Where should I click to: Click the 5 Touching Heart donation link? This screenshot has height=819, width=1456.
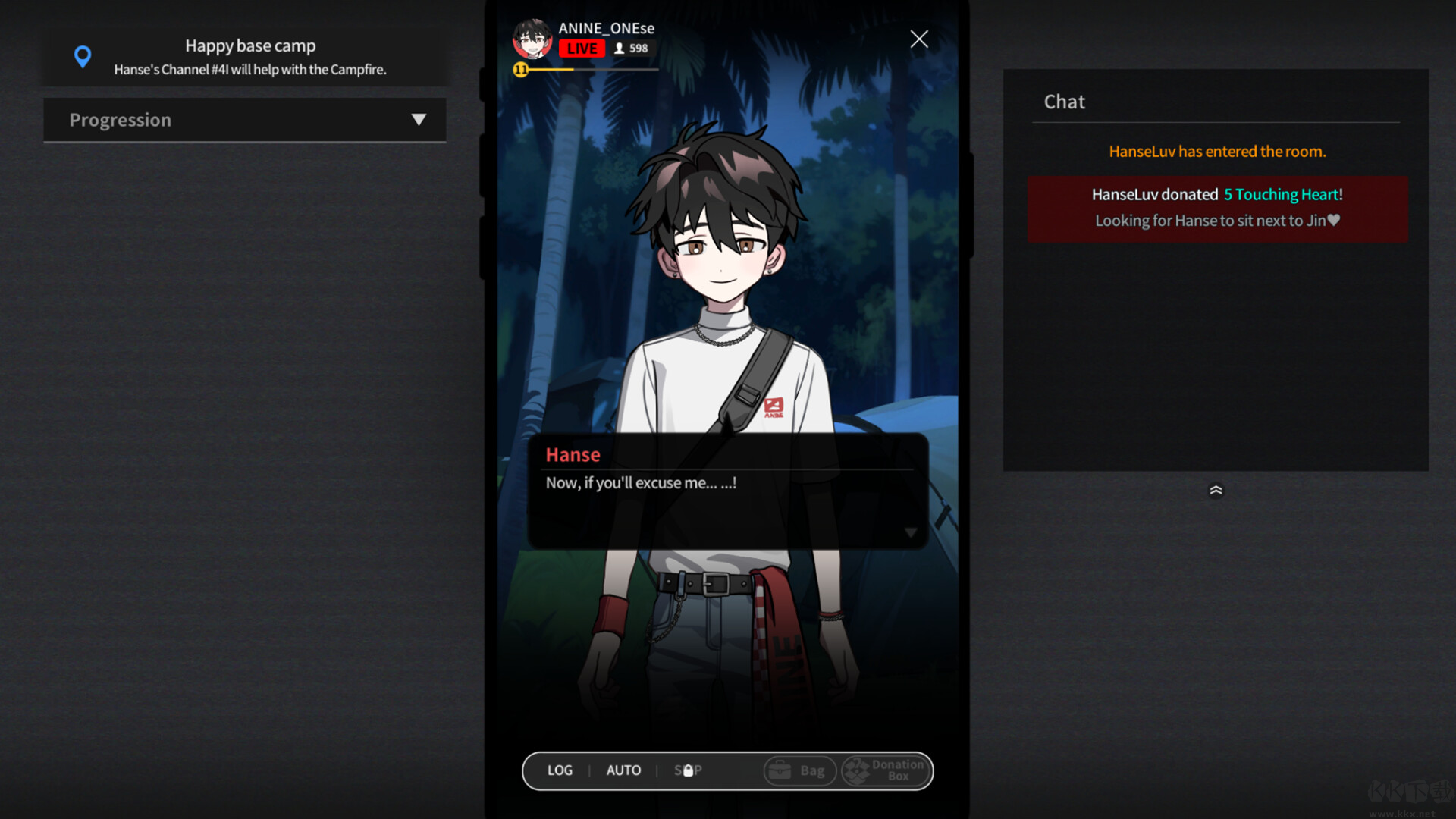coord(1282,194)
